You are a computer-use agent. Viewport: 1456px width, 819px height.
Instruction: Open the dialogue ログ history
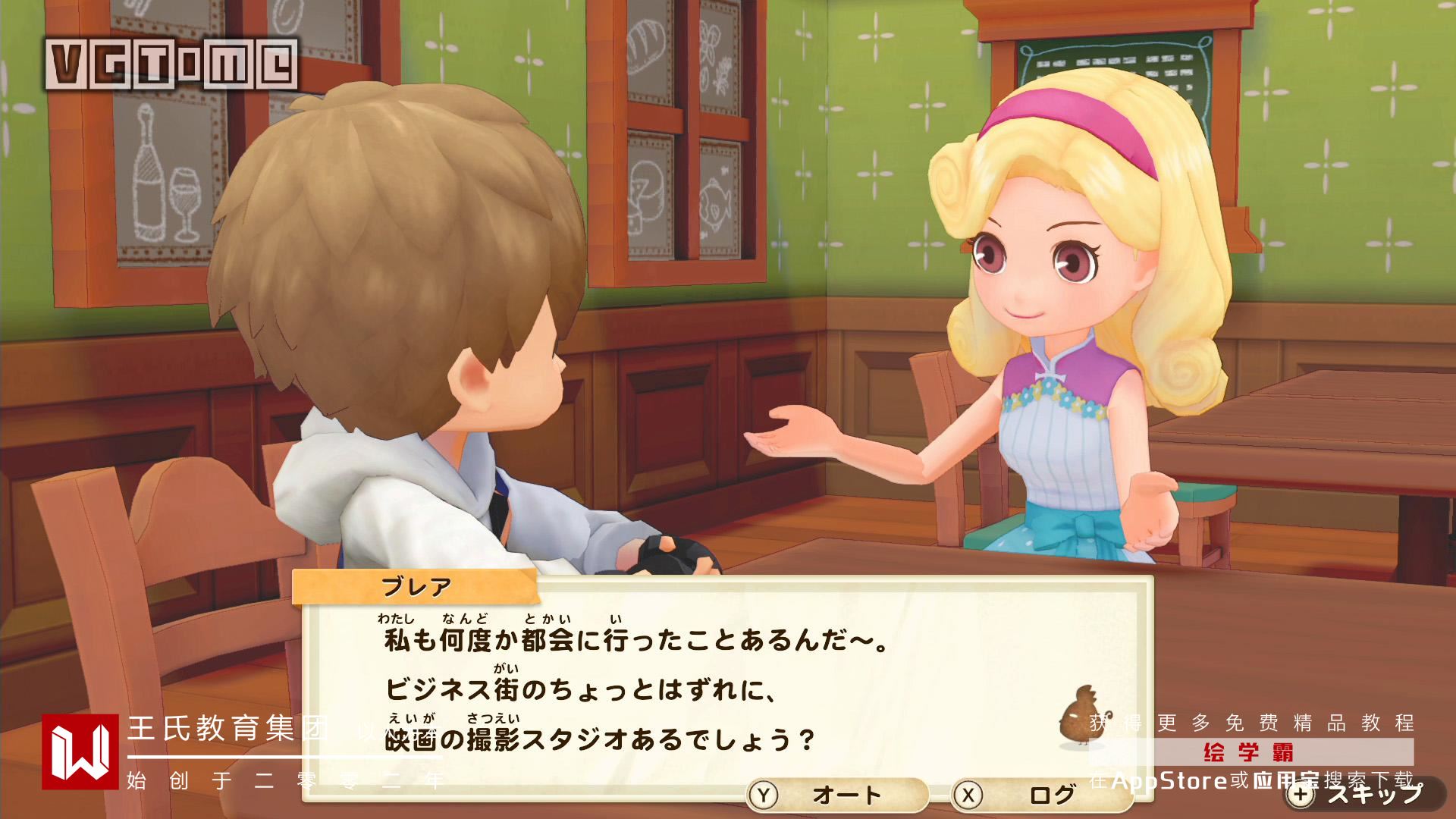pos(1040,795)
